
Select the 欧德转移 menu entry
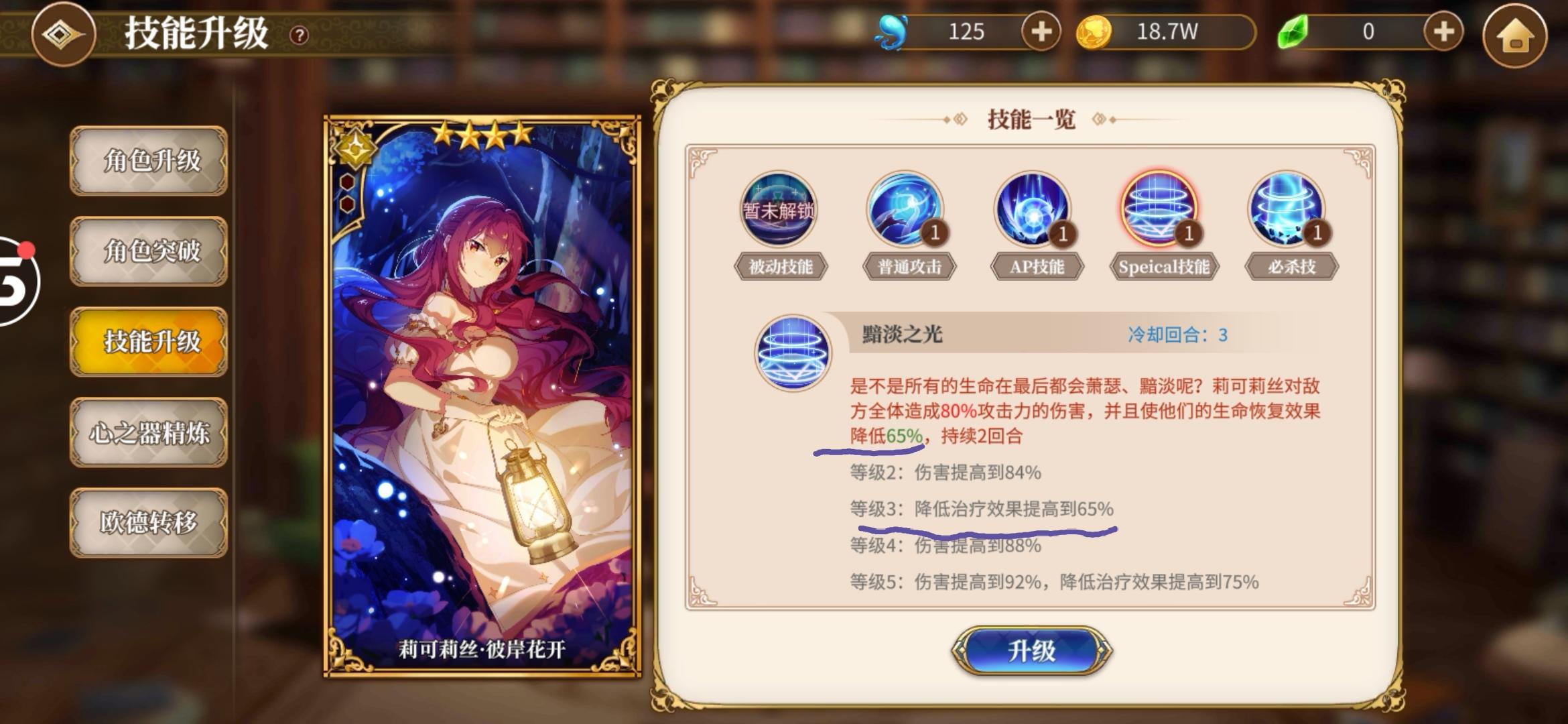(149, 523)
